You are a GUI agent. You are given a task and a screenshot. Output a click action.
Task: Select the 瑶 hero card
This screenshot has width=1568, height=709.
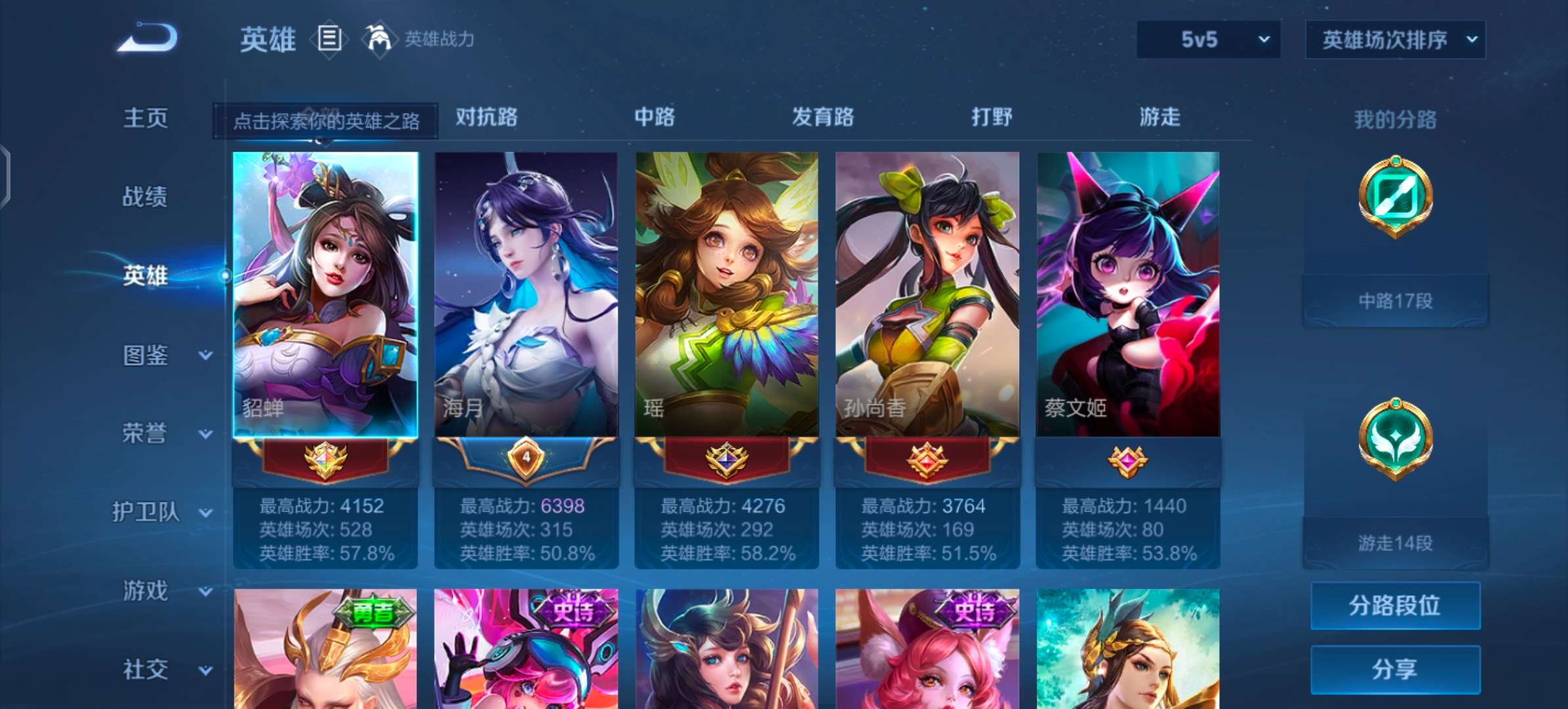(x=726, y=289)
